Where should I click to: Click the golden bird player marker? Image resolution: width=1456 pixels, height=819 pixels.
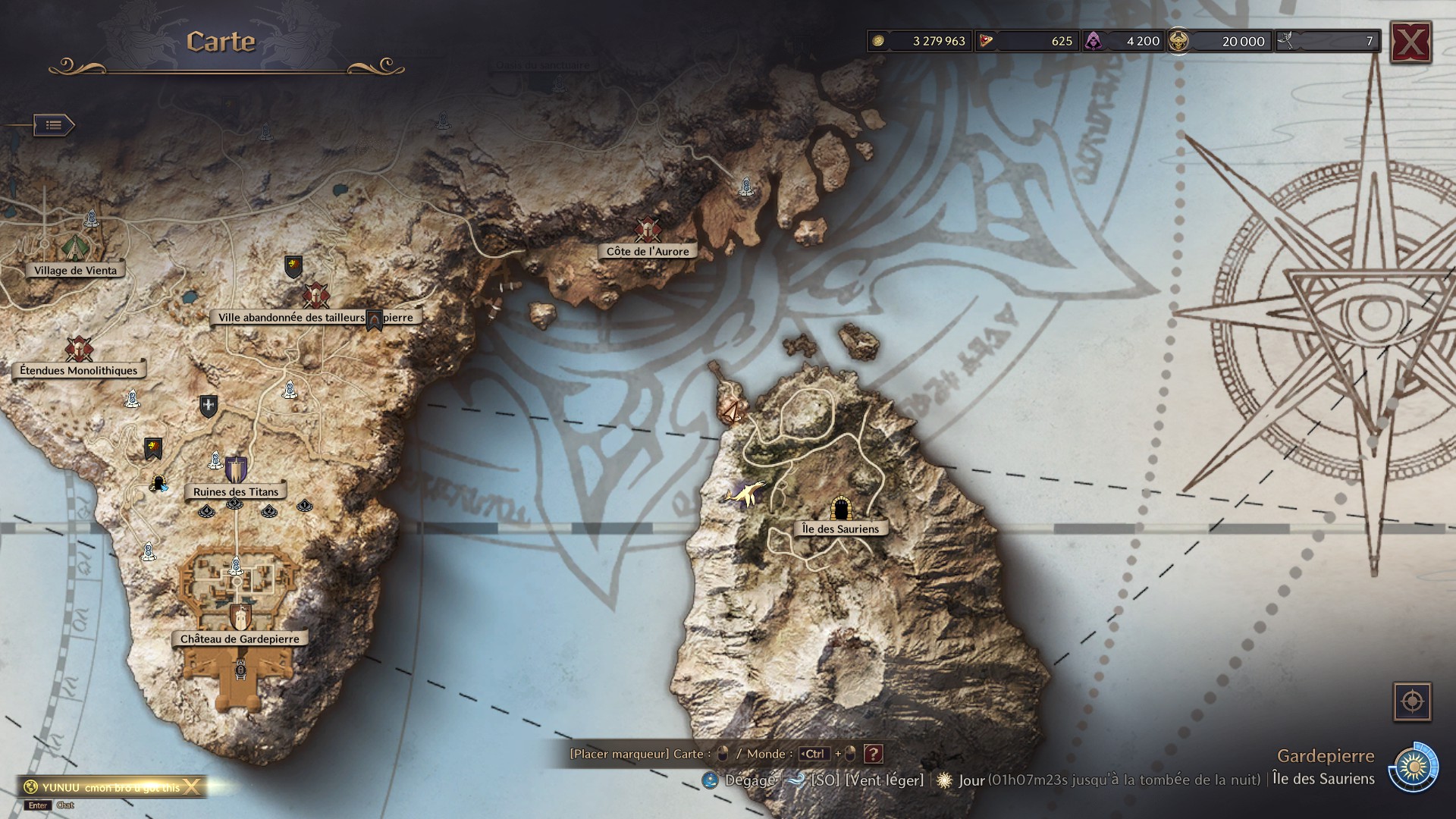pyautogui.click(x=747, y=494)
